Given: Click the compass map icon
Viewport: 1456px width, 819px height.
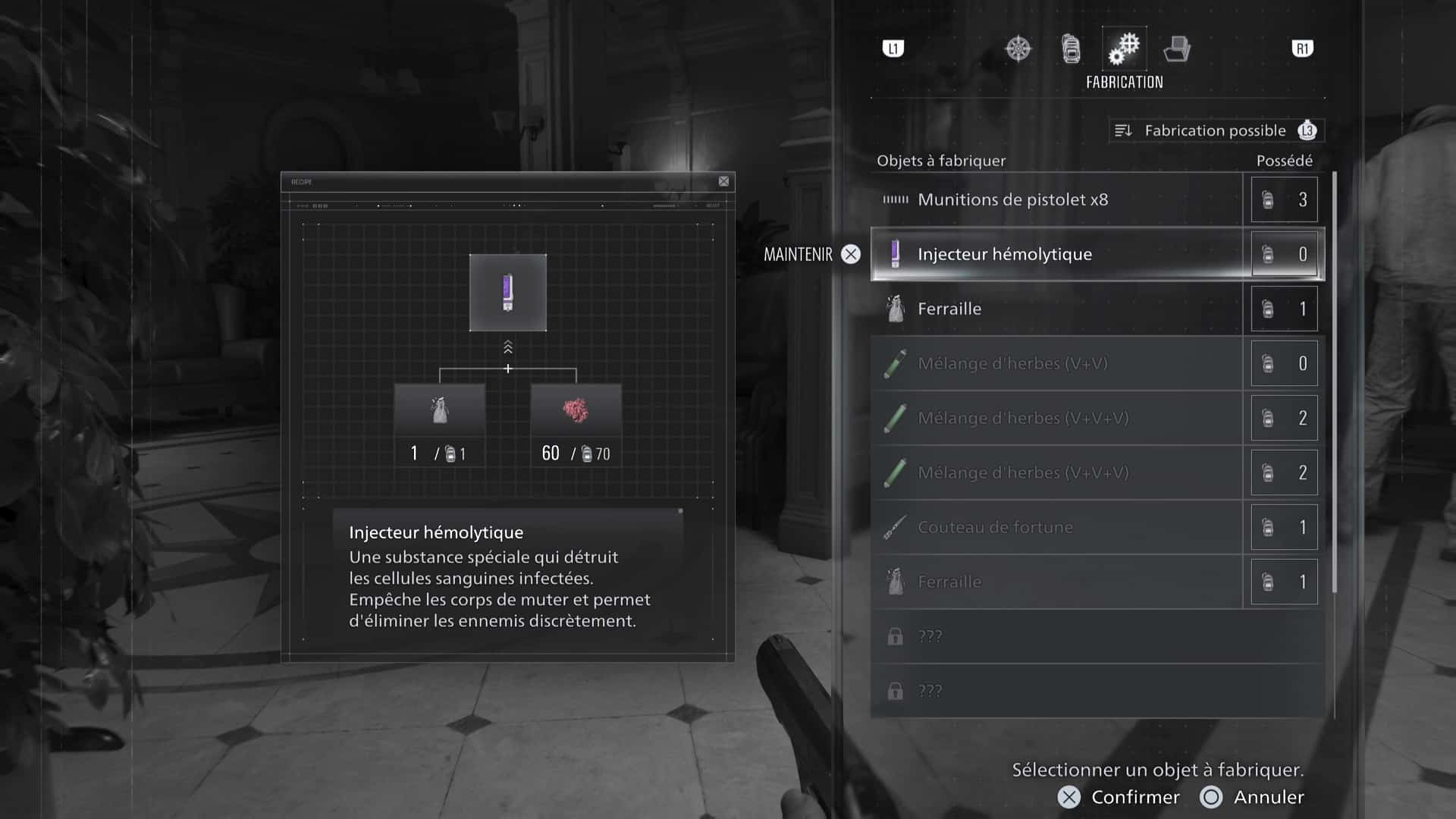Looking at the screenshot, I should coord(1018,48).
